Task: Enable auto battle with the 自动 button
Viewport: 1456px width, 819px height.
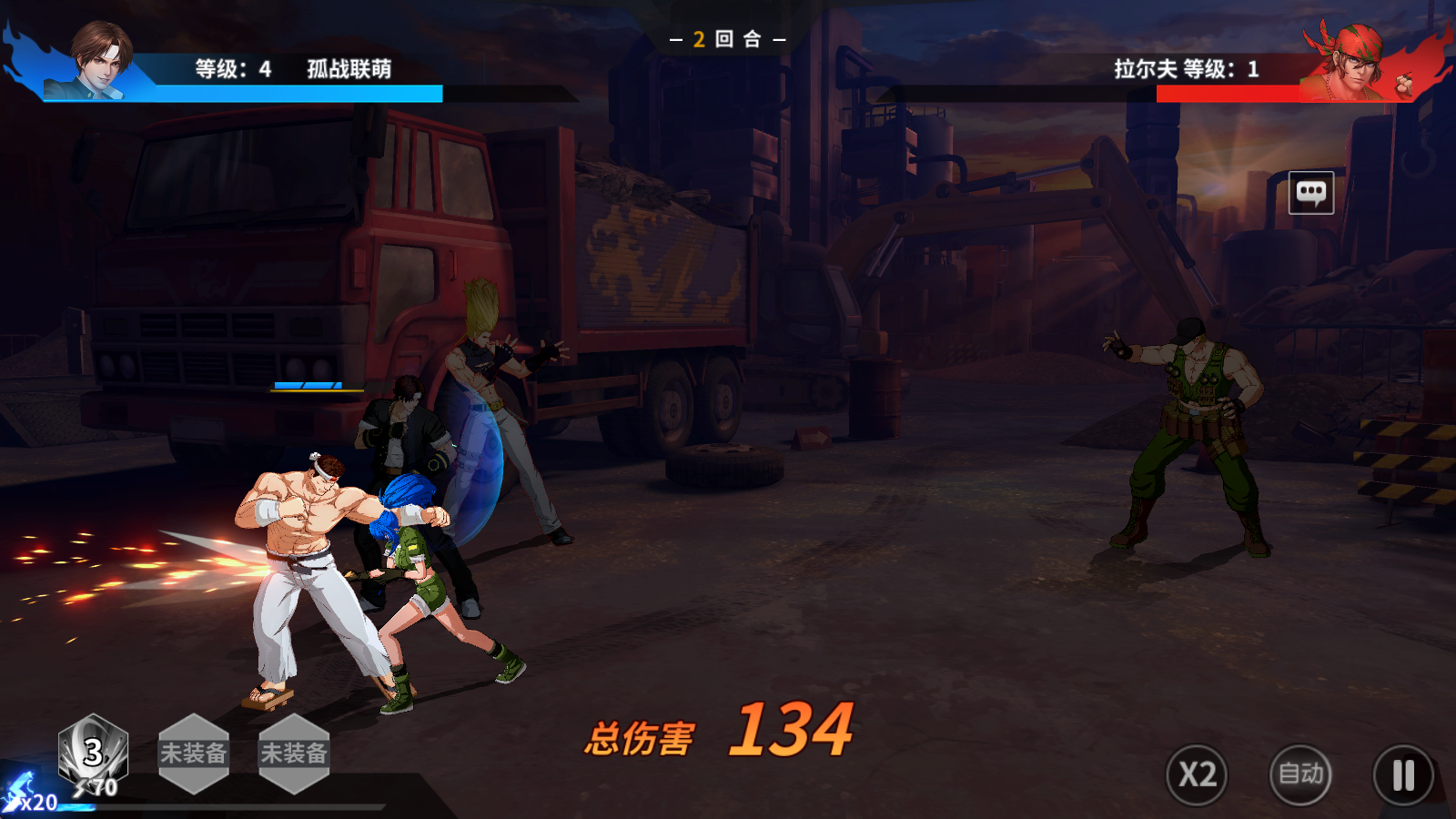Action: pyautogui.click(x=1300, y=774)
